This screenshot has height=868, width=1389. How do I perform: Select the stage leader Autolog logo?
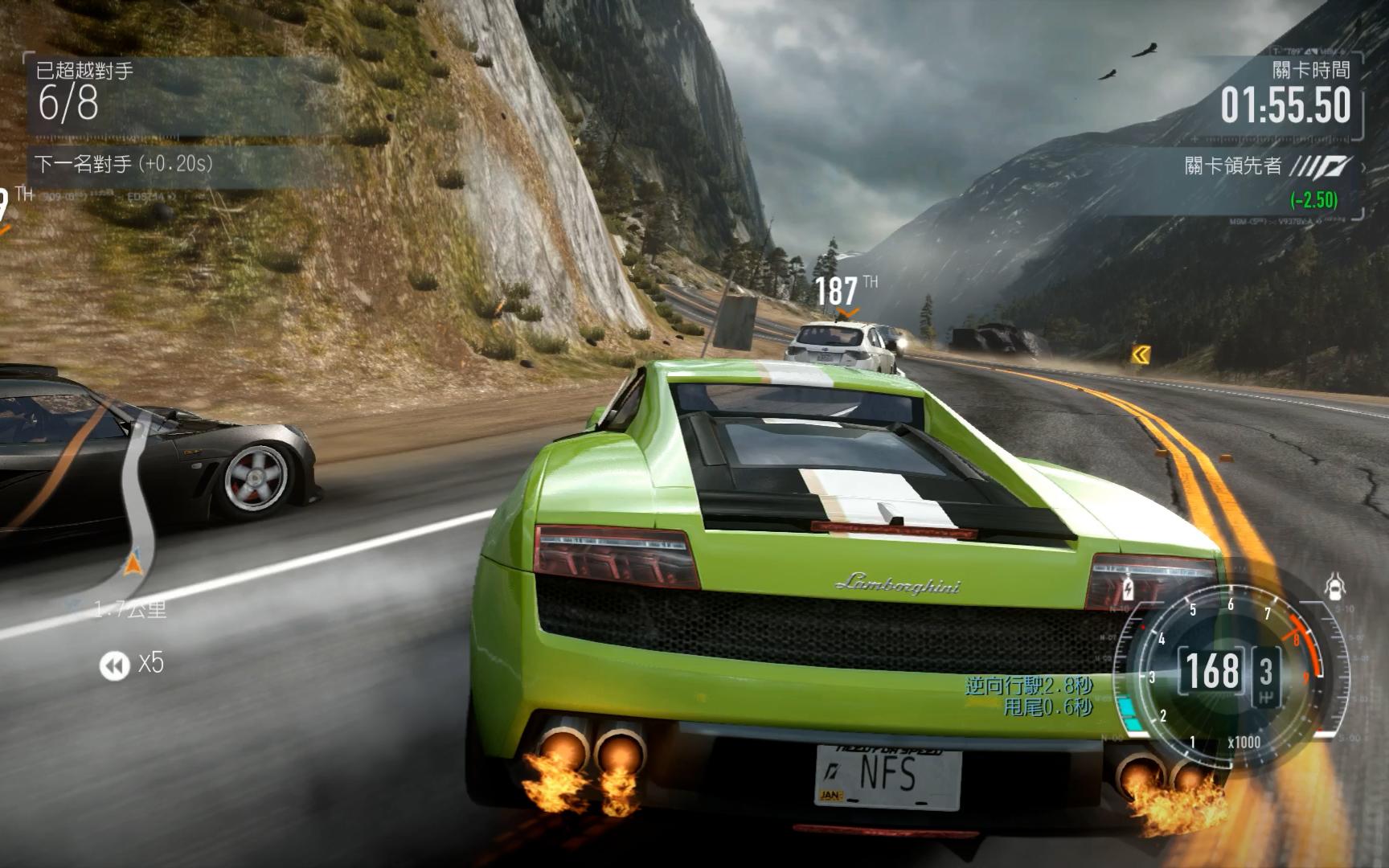[1322, 167]
